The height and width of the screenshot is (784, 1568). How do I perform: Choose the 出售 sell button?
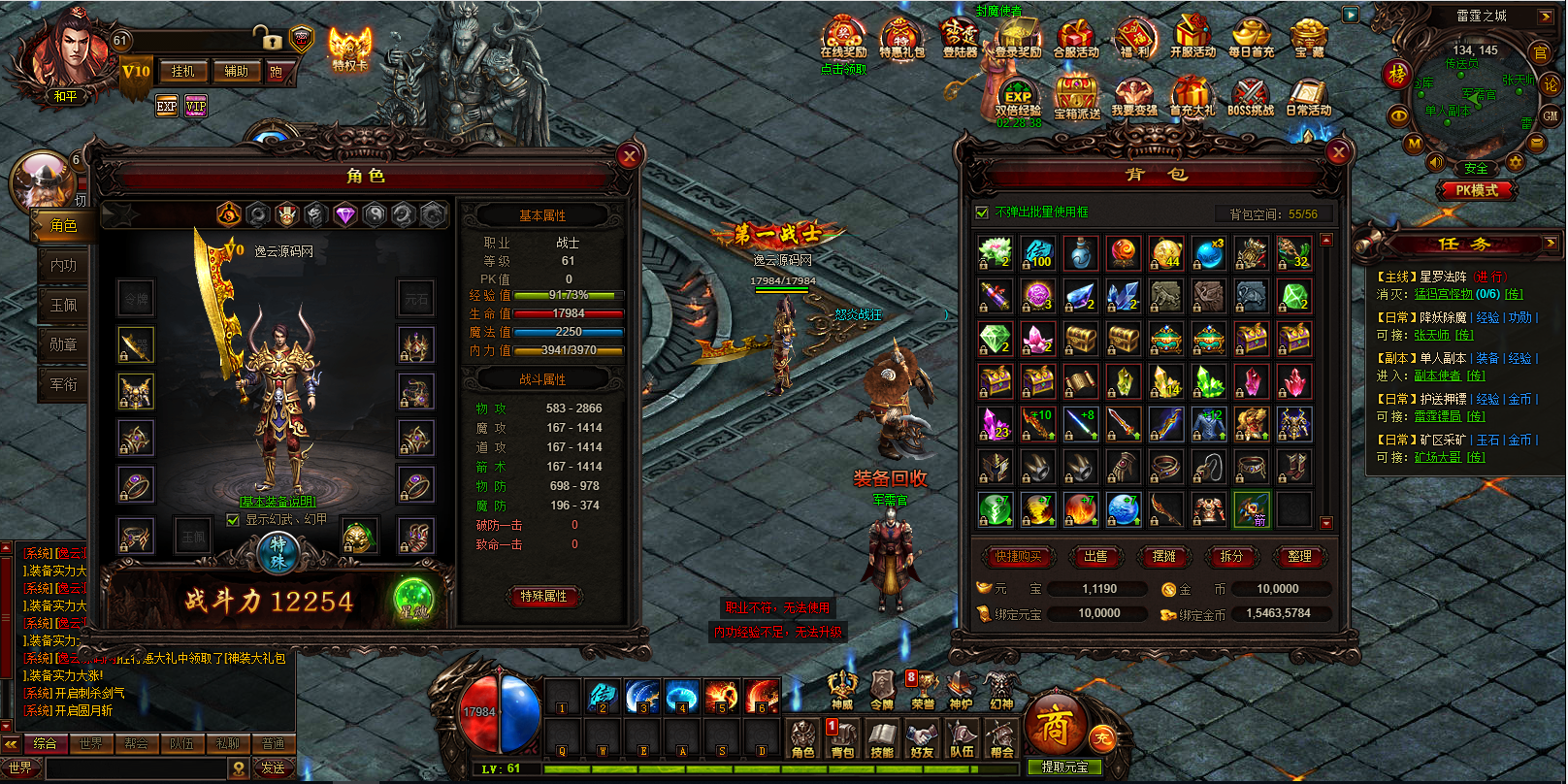click(x=1095, y=556)
